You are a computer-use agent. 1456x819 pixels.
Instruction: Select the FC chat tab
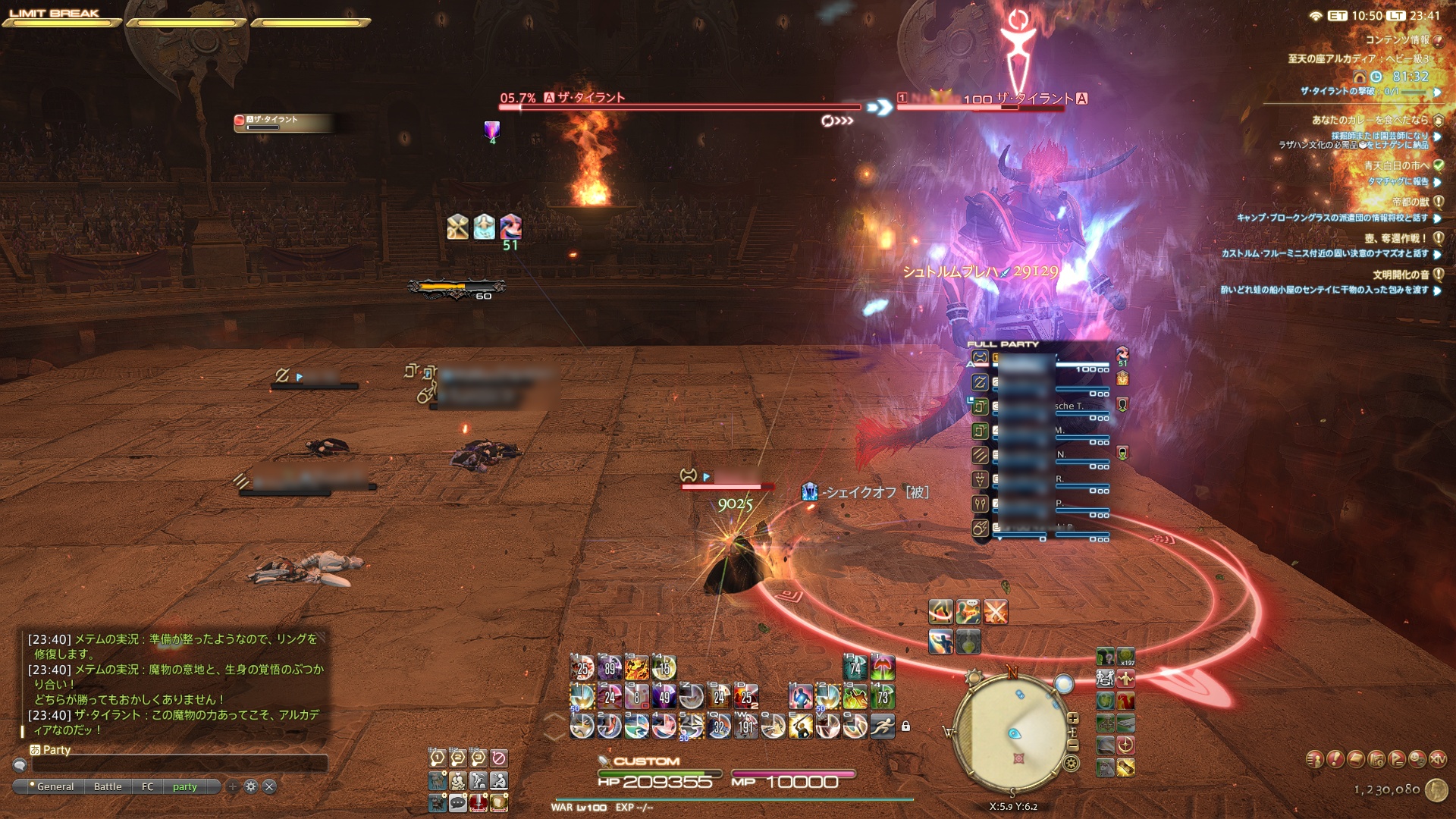click(x=148, y=787)
